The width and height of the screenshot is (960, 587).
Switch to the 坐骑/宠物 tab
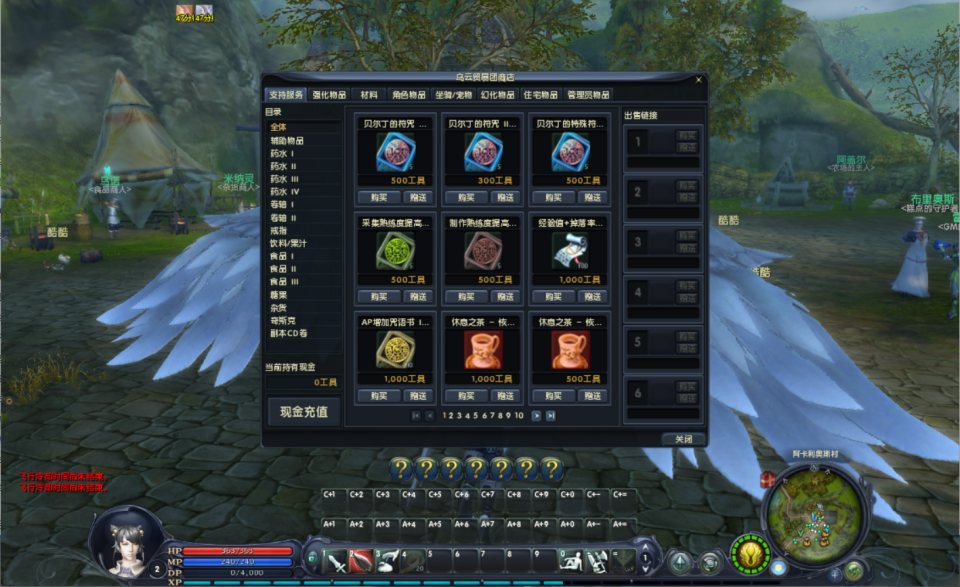click(x=454, y=95)
